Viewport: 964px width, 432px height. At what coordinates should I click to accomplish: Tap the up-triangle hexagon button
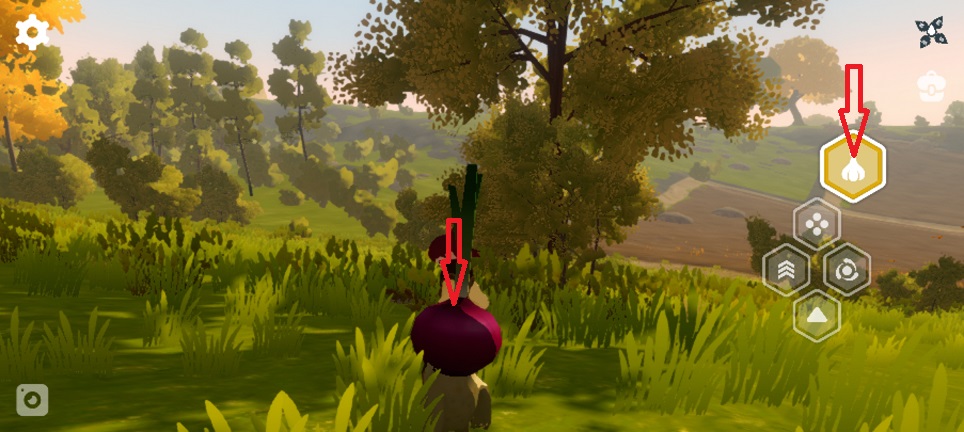pos(817,316)
